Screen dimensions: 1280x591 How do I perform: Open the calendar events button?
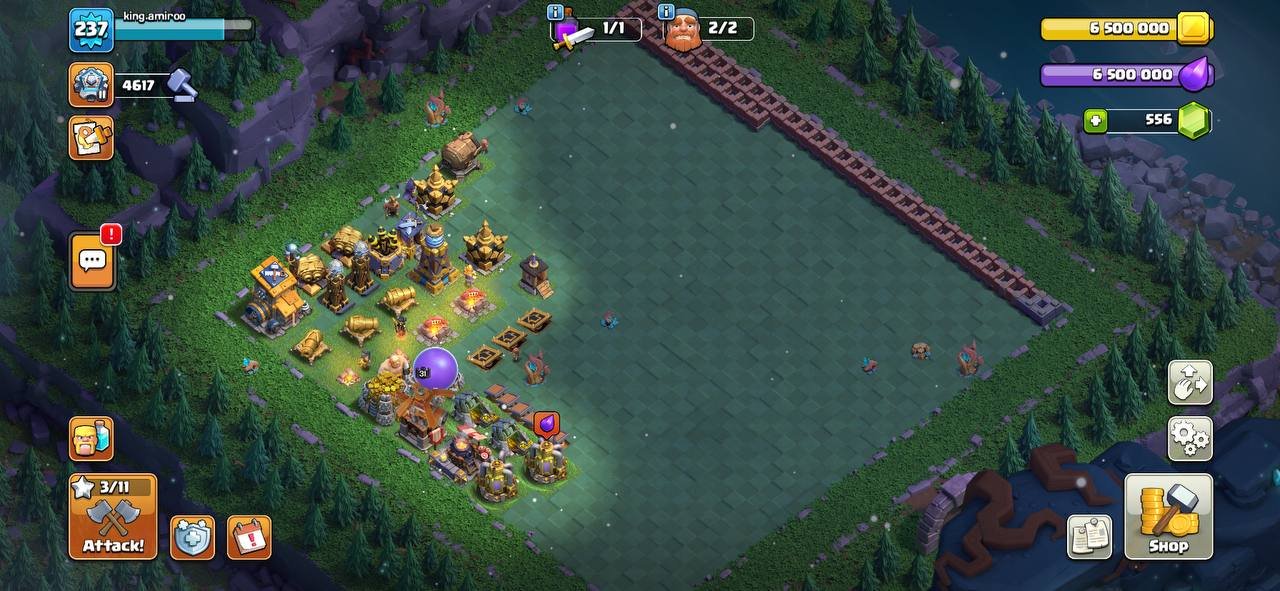(x=249, y=537)
